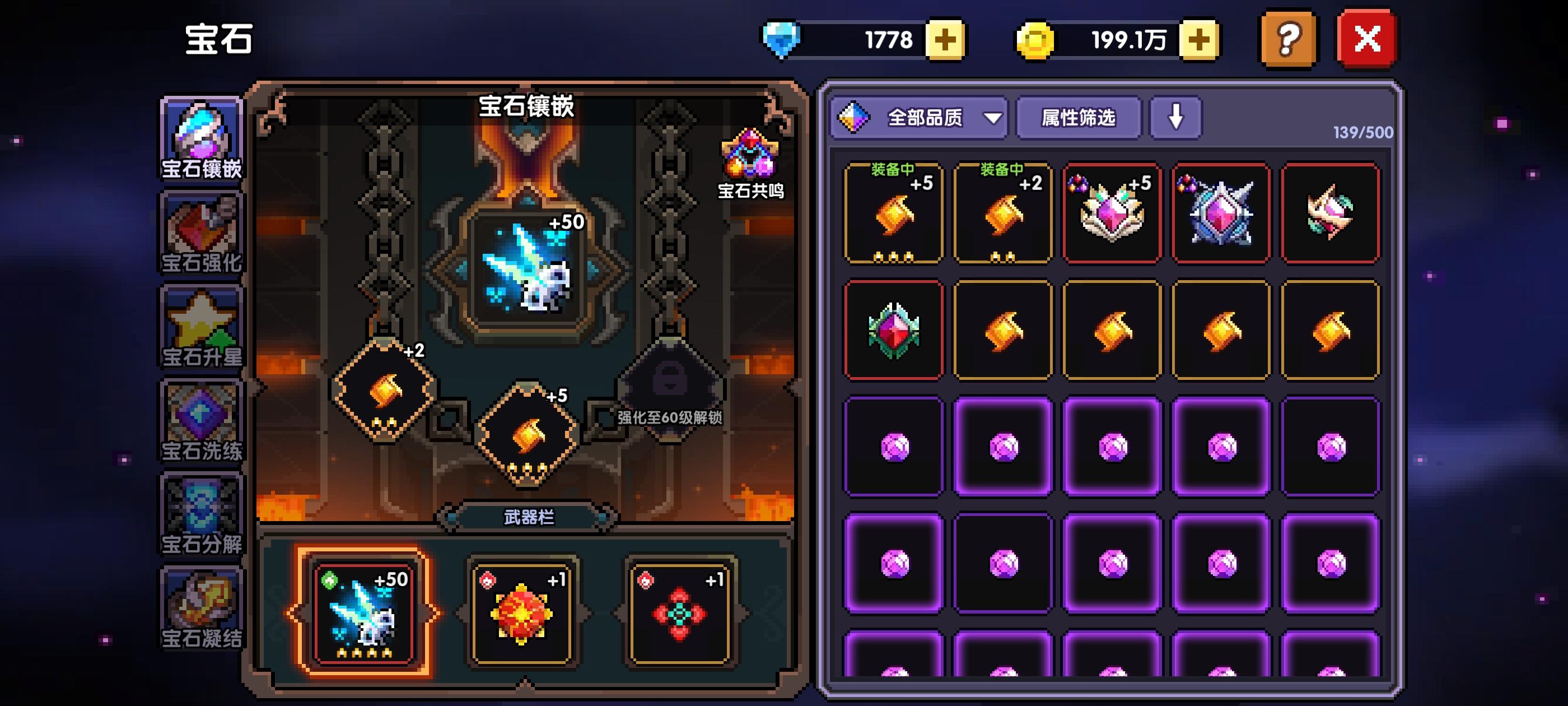
Task: Open the 属性筛选 attribute filter
Action: point(1079,119)
